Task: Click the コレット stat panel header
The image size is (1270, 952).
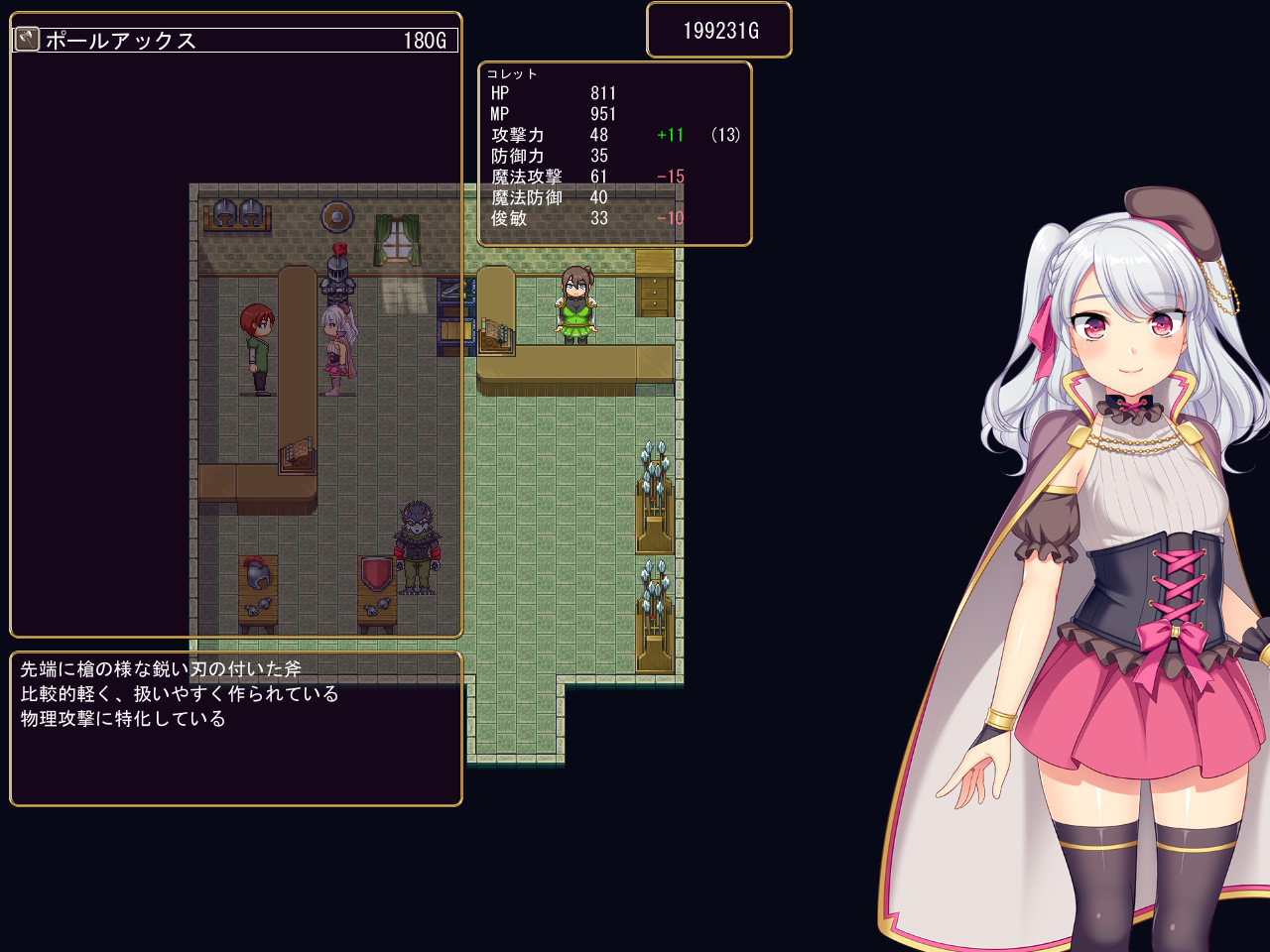Action: [x=511, y=72]
